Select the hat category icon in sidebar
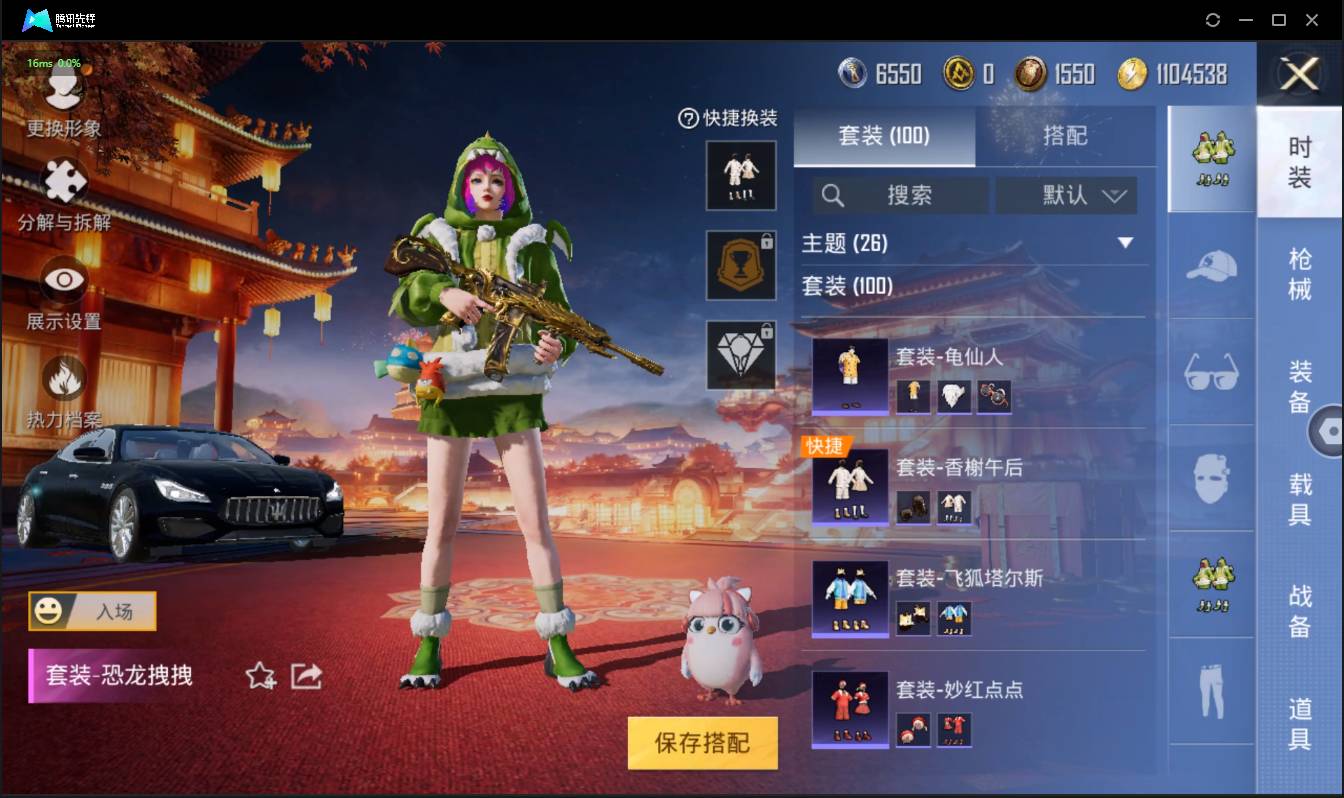 (1210, 267)
